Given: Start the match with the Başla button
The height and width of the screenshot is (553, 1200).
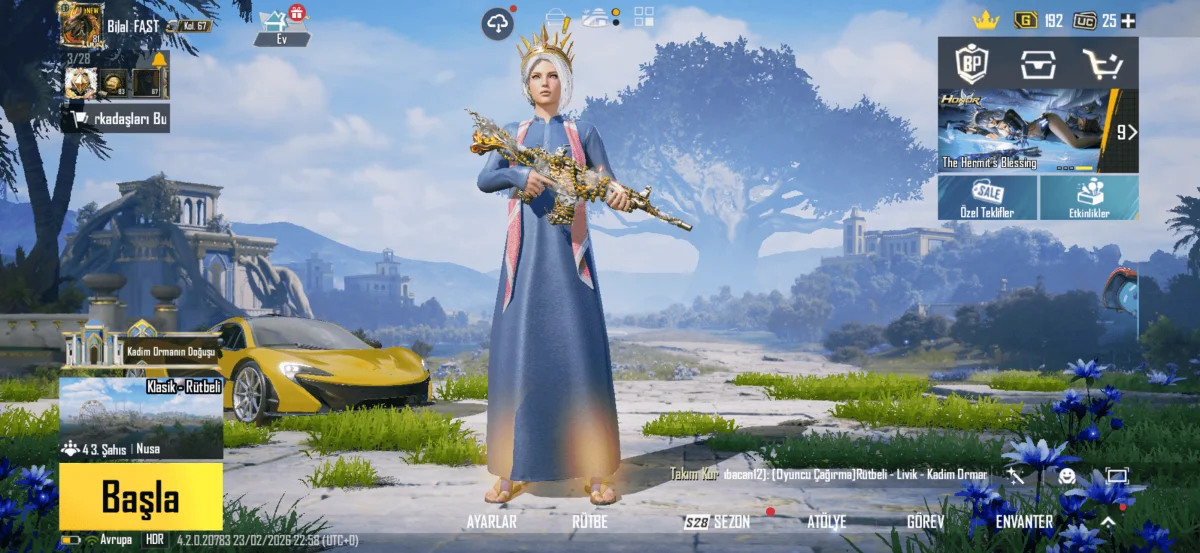Looking at the screenshot, I should pyautogui.click(x=140, y=497).
